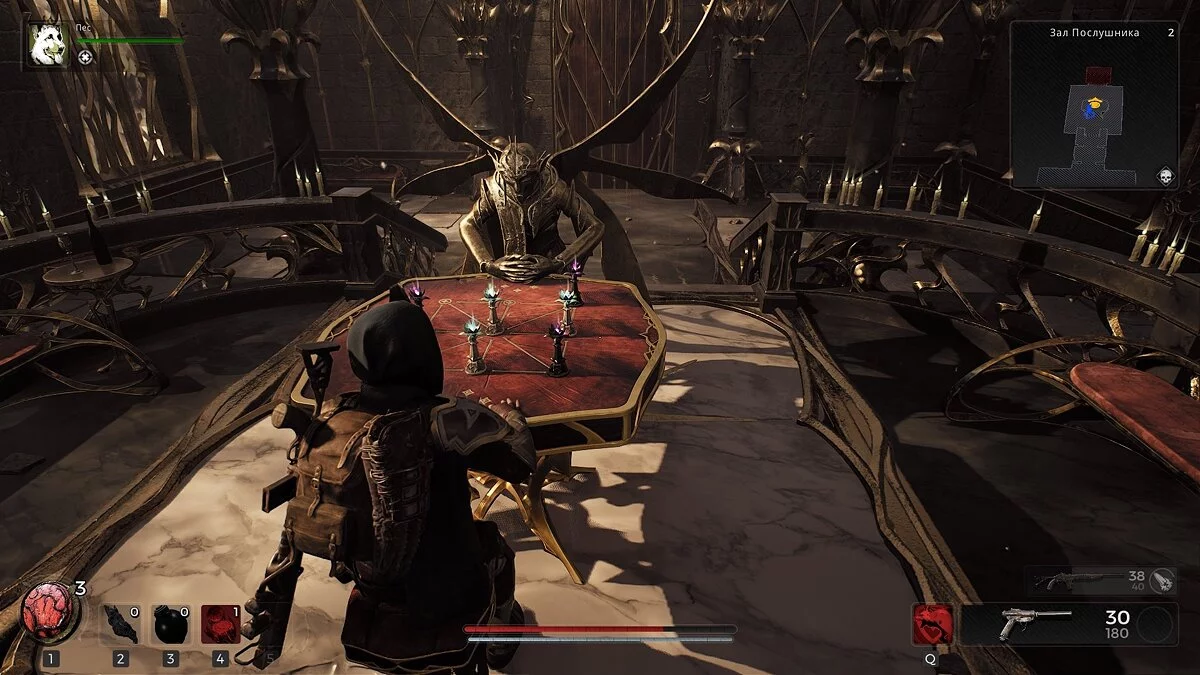Select the round status icon under the dog's name
This screenshot has height=675, width=1200.
(85, 58)
